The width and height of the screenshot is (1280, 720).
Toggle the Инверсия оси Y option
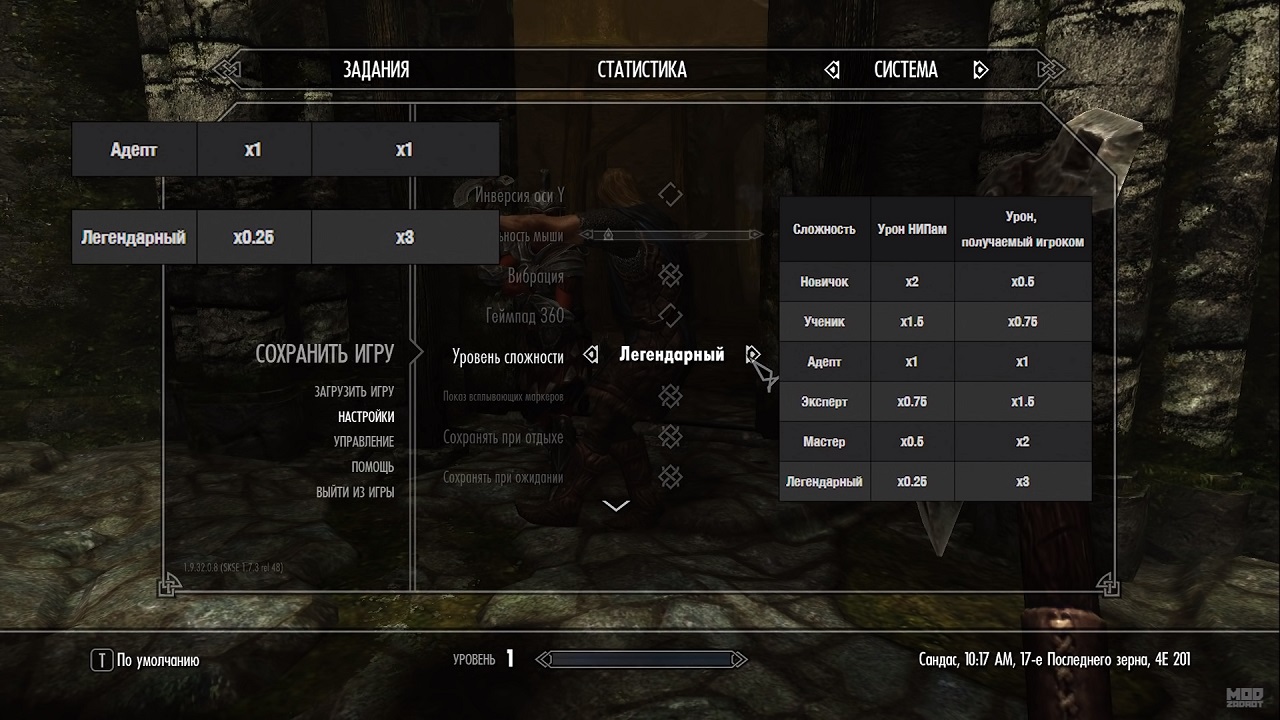click(x=670, y=195)
